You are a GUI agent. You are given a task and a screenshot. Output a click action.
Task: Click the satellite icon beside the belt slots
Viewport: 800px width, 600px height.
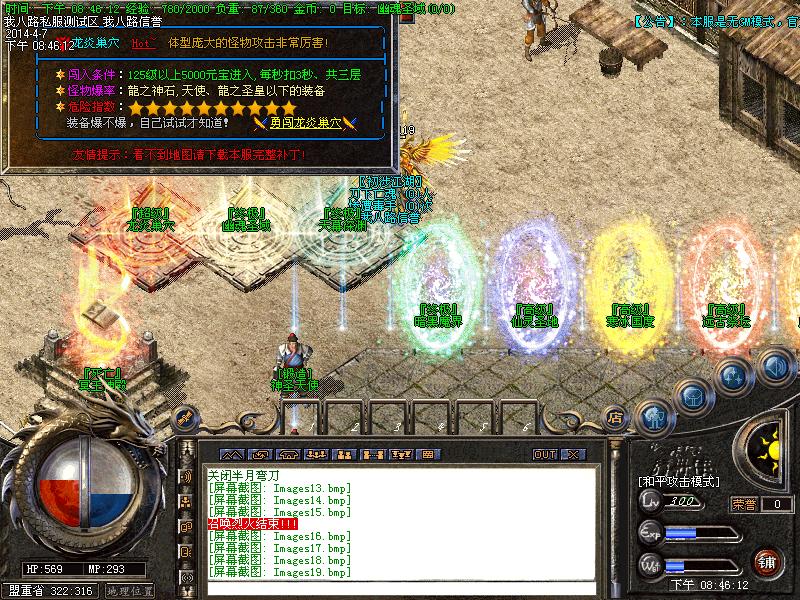tap(183, 417)
